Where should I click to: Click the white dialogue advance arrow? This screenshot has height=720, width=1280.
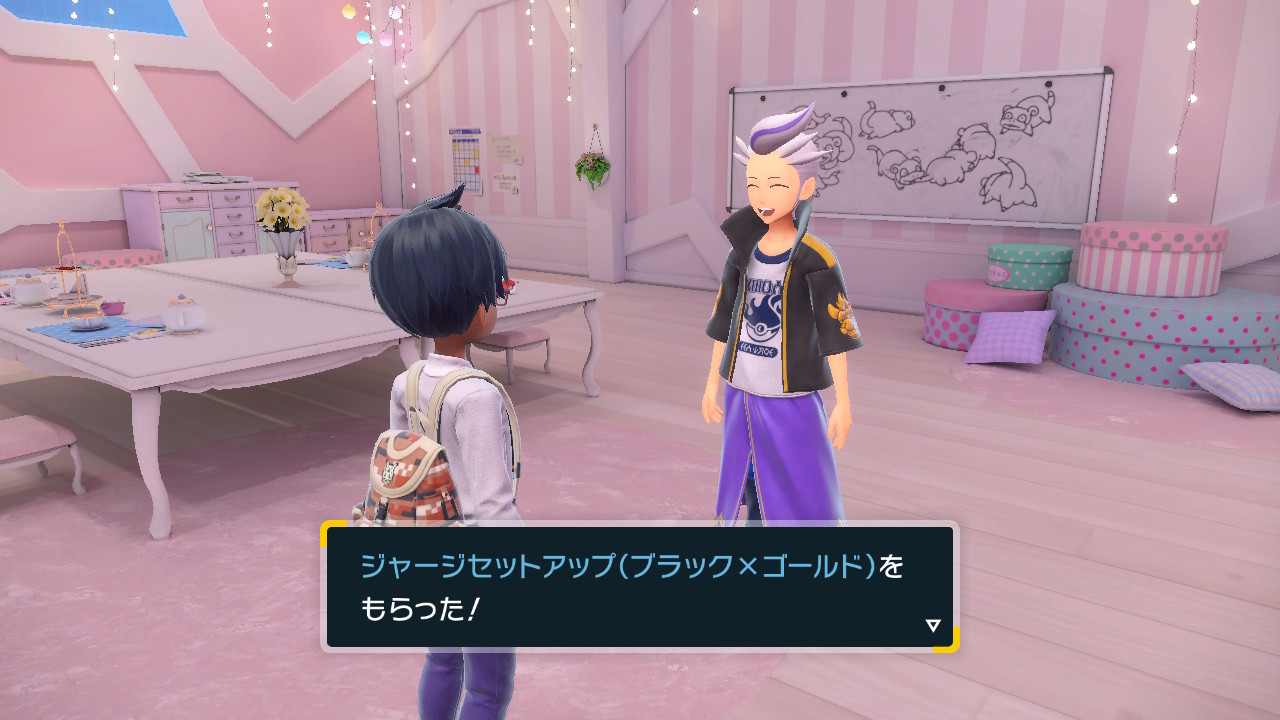click(x=933, y=628)
